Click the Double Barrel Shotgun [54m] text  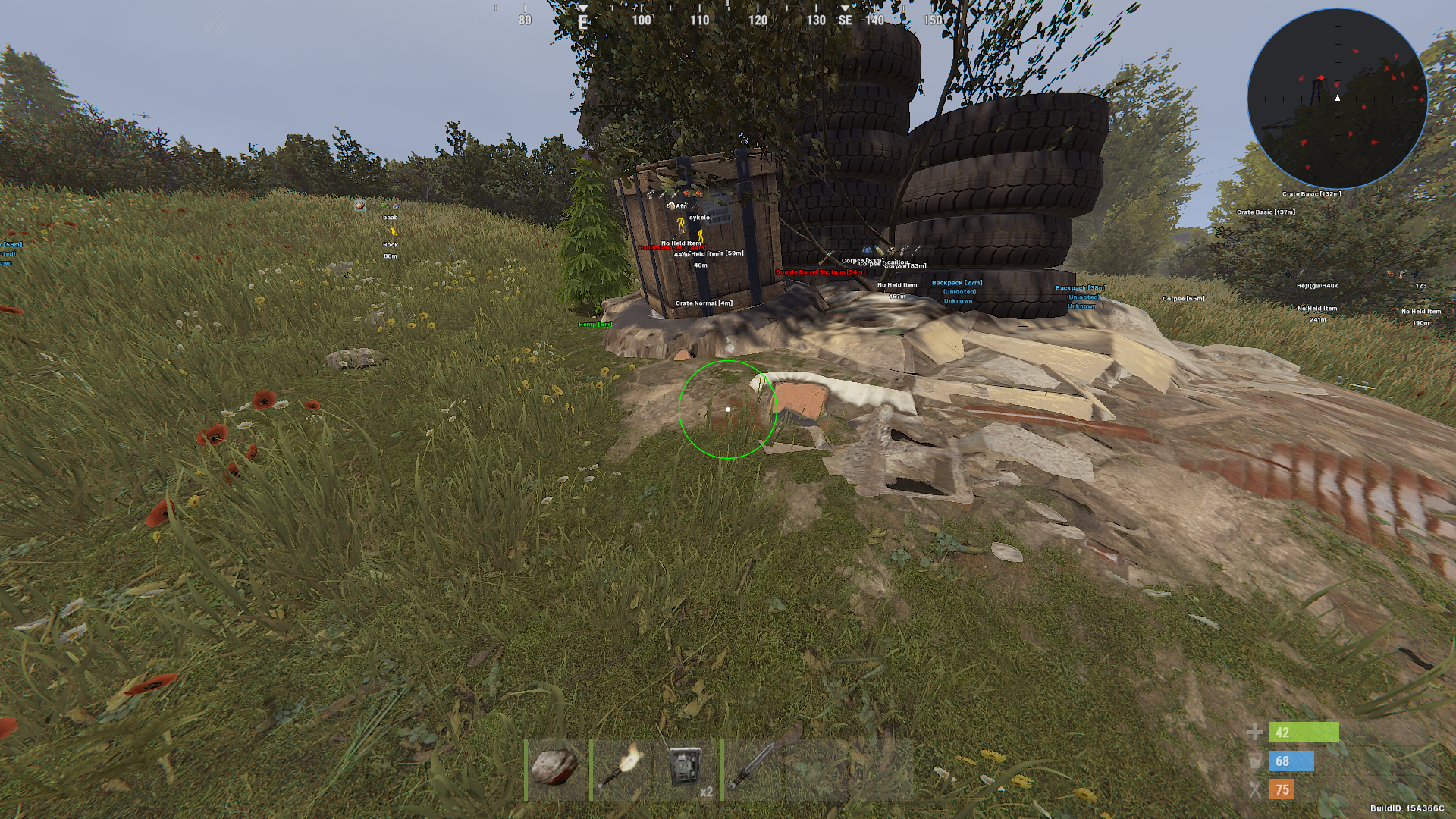[x=820, y=272]
